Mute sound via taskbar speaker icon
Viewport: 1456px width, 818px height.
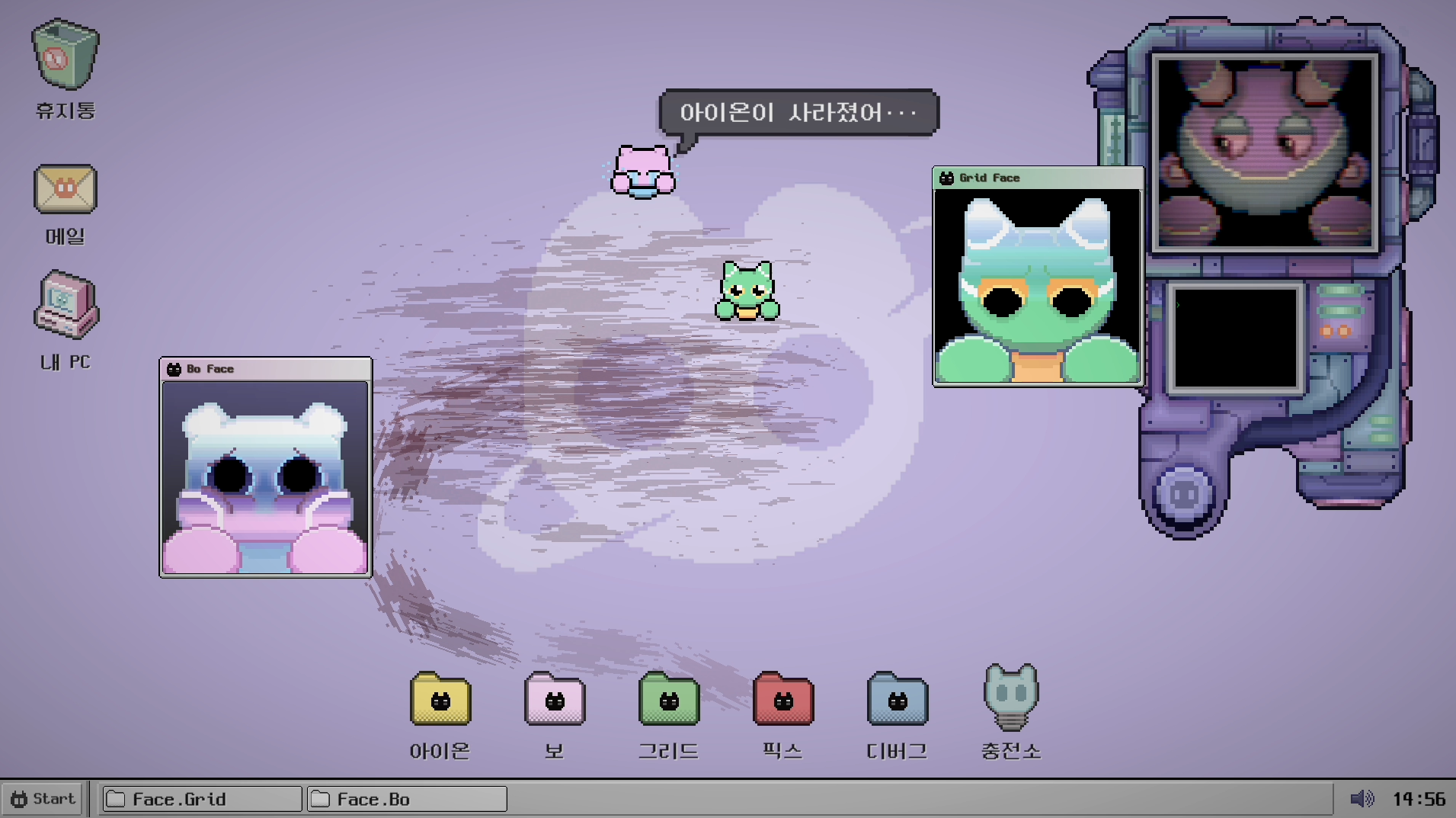tap(1363, 798)
